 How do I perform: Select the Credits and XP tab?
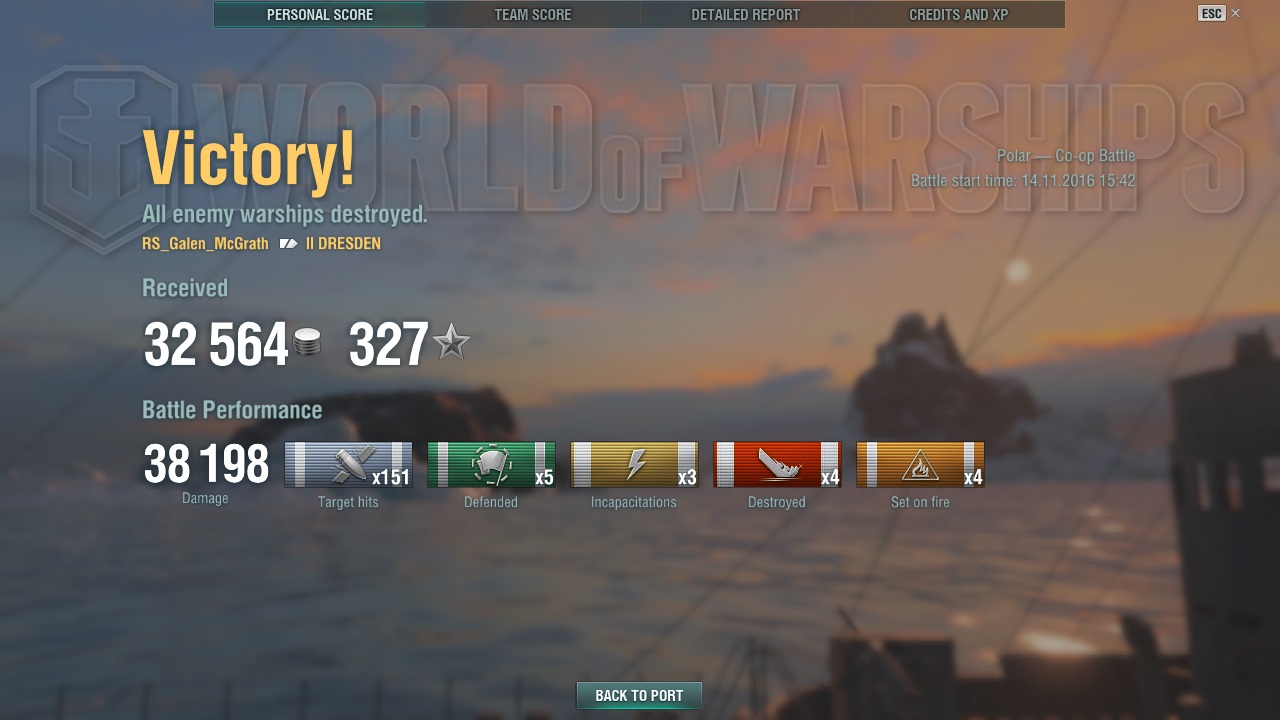click(x=958, y=15)
